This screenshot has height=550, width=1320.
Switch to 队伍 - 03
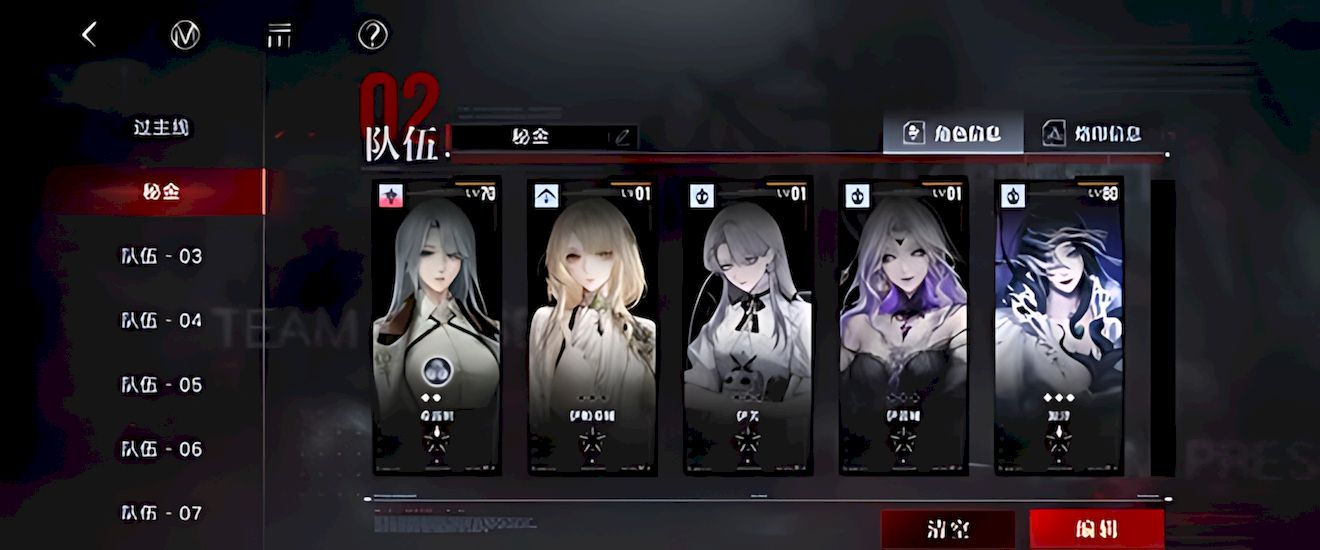pos(161,256)
